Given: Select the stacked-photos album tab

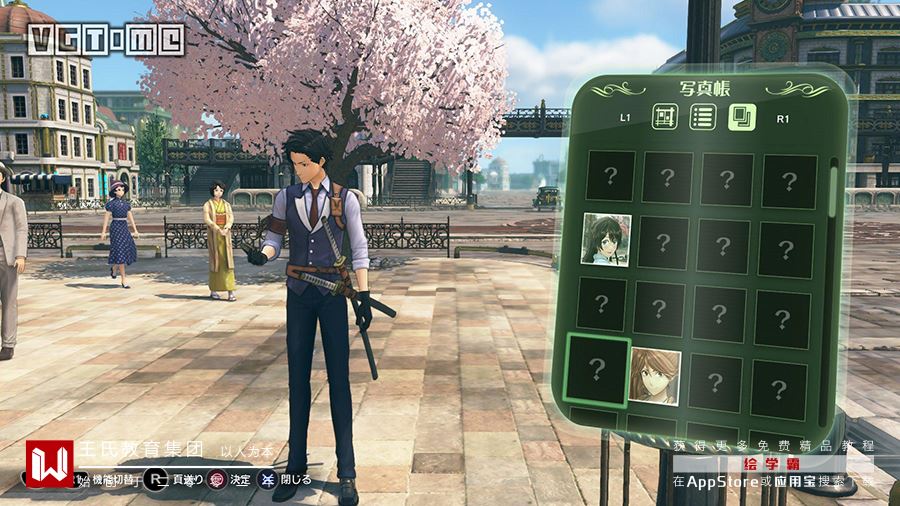Looking at the screenshot, I should click(x=741, y=117).
